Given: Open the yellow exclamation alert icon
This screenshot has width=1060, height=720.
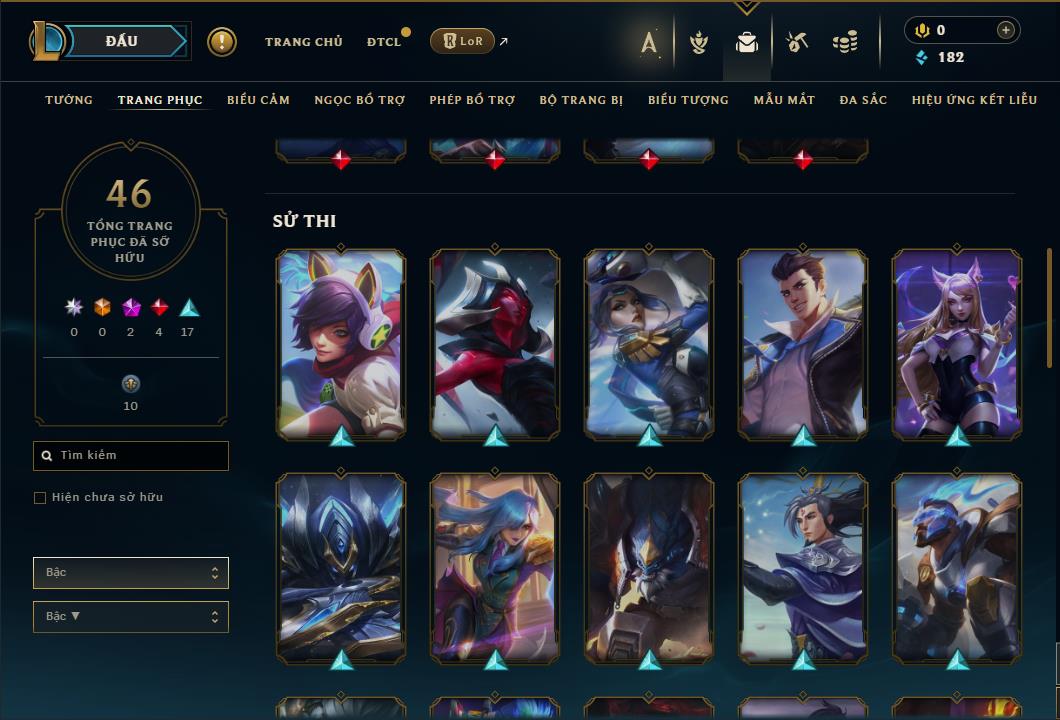Looking at the screenshot, I should (x=222, y=42).
